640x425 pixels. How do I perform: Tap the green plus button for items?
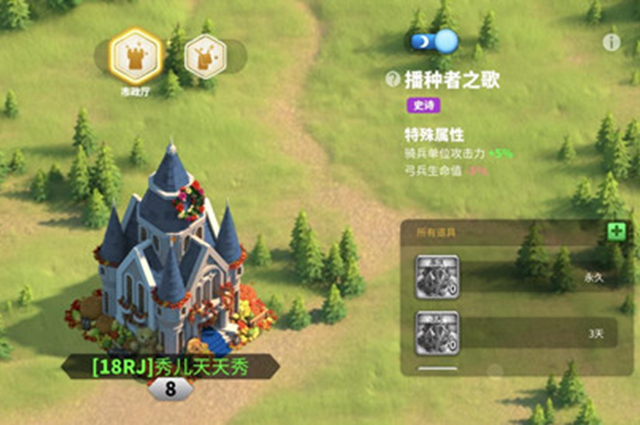click(616, 231)
